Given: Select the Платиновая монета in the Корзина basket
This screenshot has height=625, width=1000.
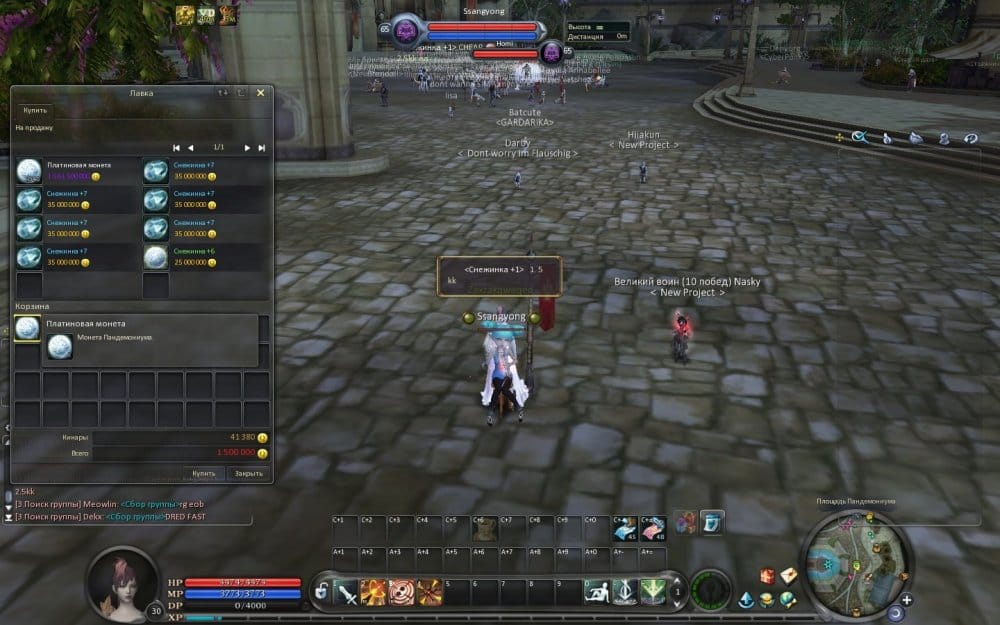Looking at the screenshot, I should point(28,328).
